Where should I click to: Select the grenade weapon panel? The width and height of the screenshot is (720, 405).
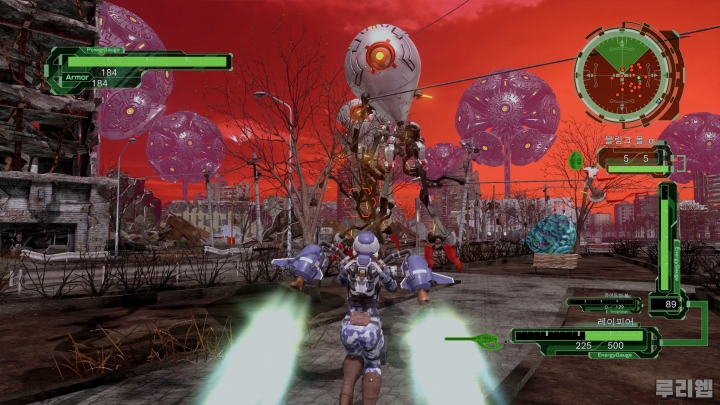pos(633,159)
